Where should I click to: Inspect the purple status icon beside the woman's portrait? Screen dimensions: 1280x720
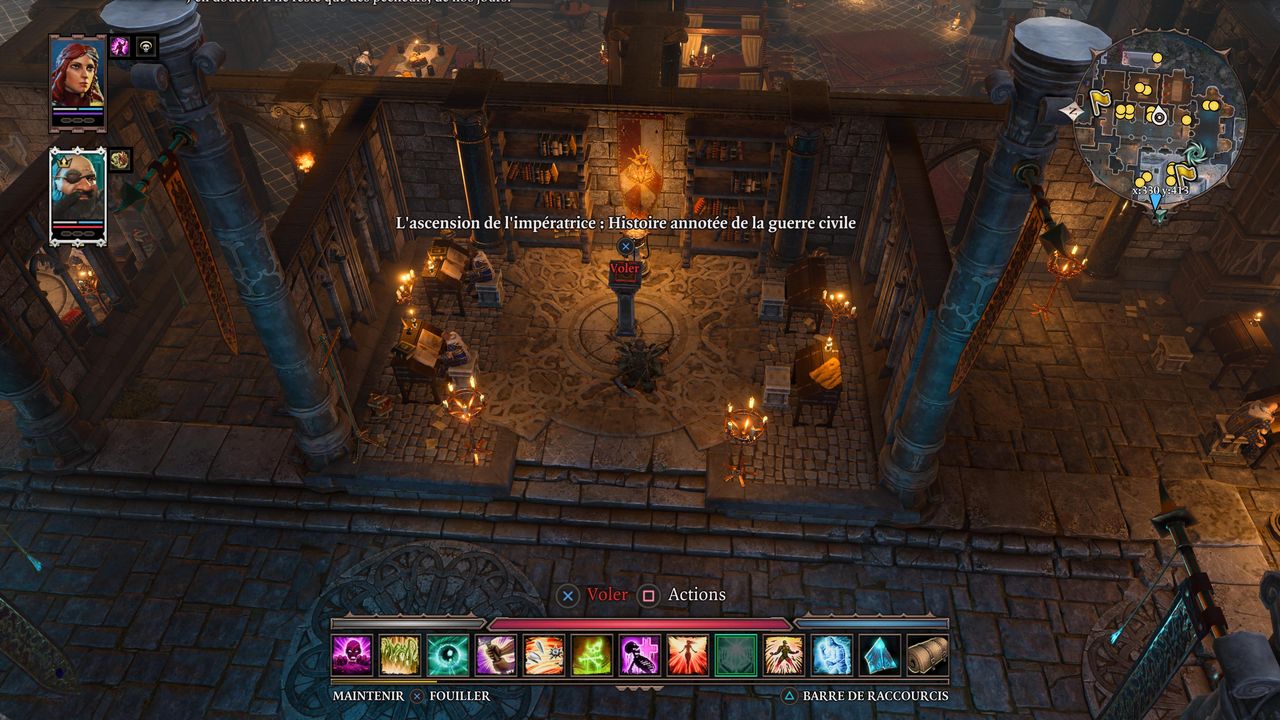120,46
